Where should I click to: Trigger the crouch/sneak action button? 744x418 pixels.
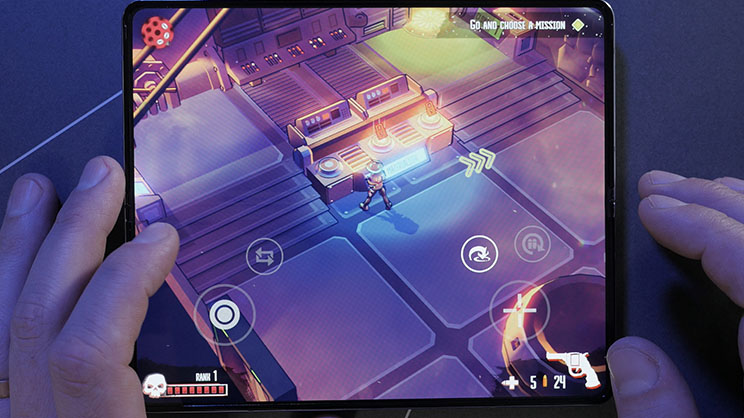[478, 256]
